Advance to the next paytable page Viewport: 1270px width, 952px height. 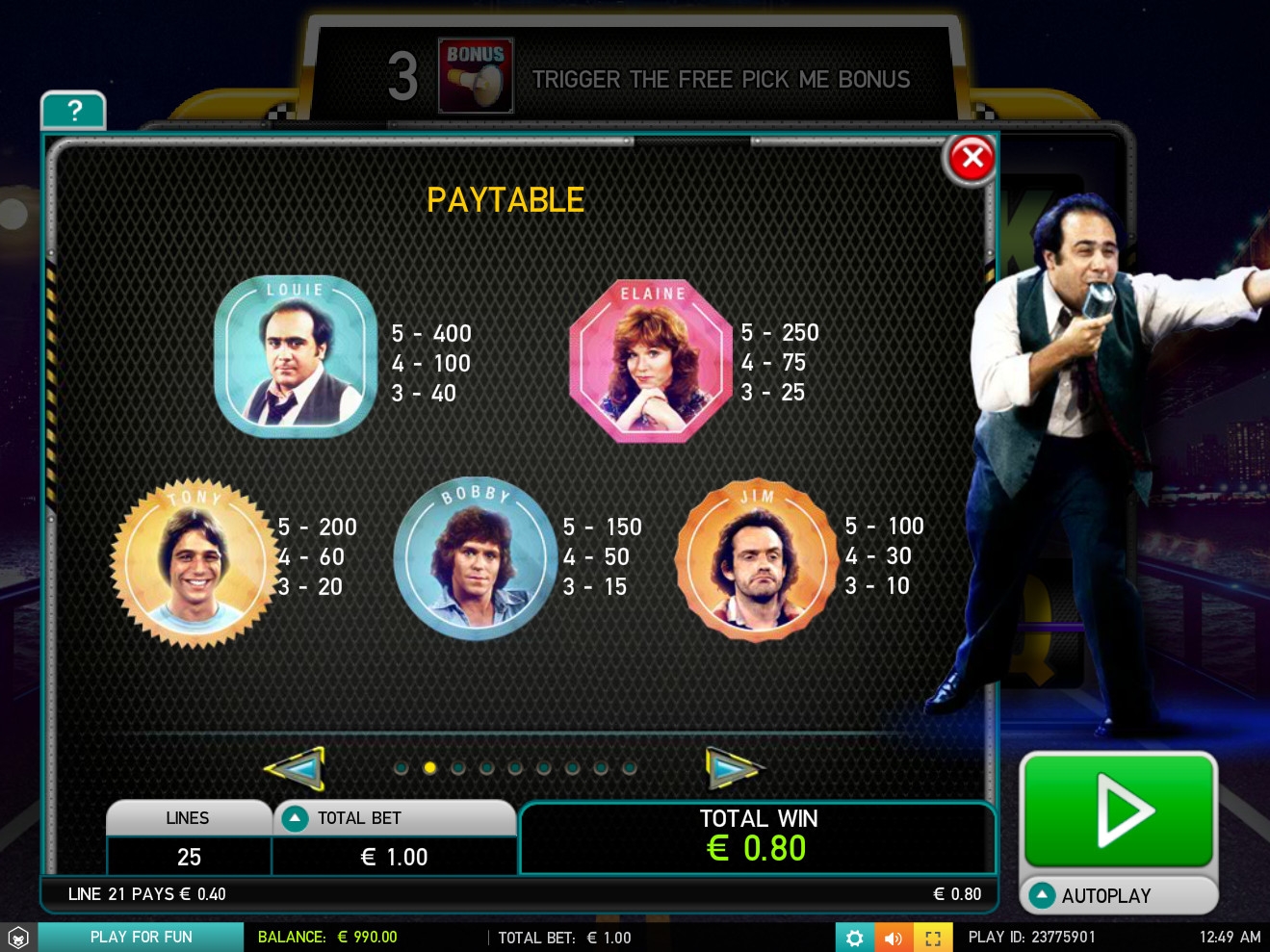click(x=733, y=768)
